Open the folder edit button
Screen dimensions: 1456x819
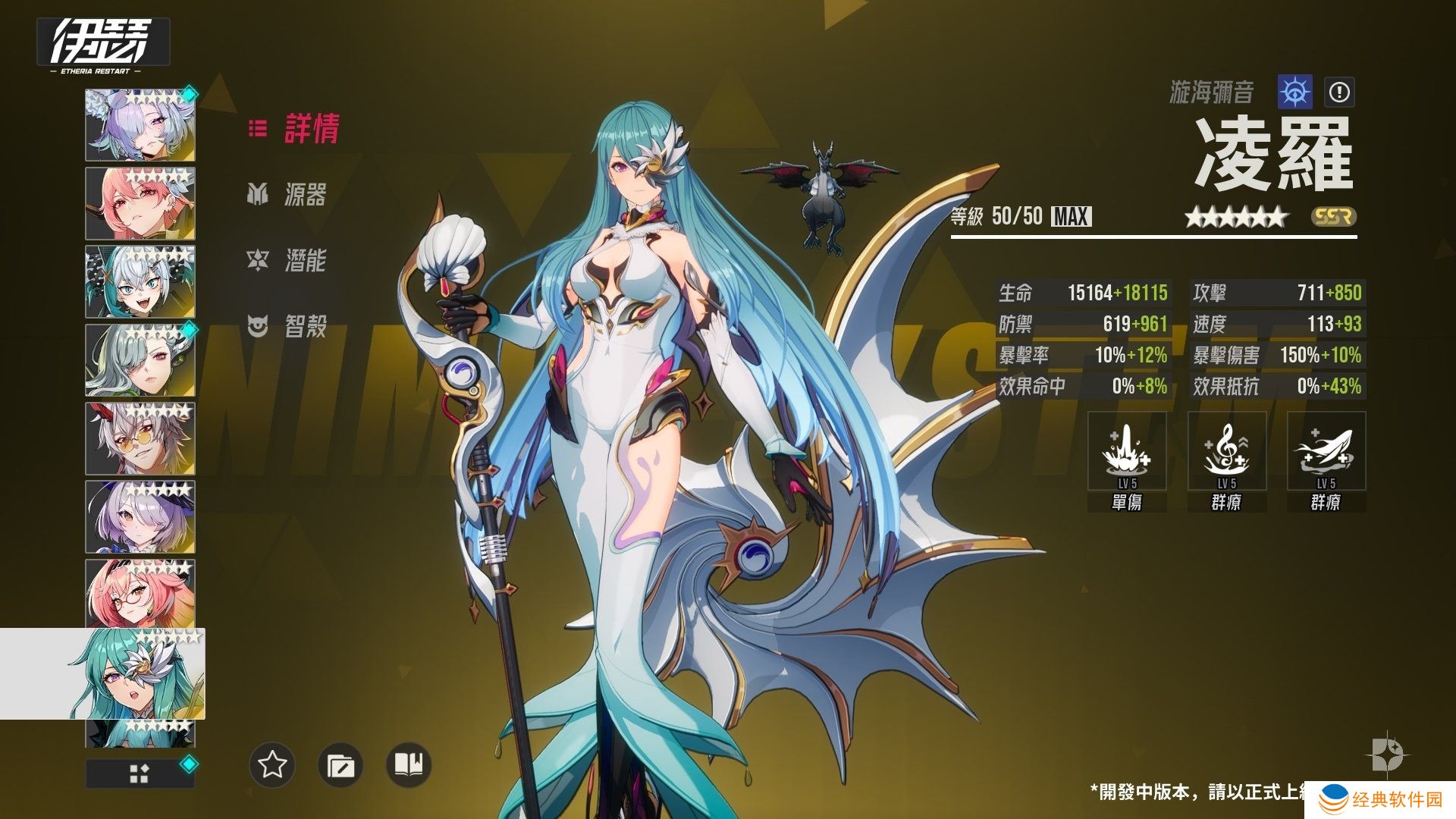tap(340, 765)
